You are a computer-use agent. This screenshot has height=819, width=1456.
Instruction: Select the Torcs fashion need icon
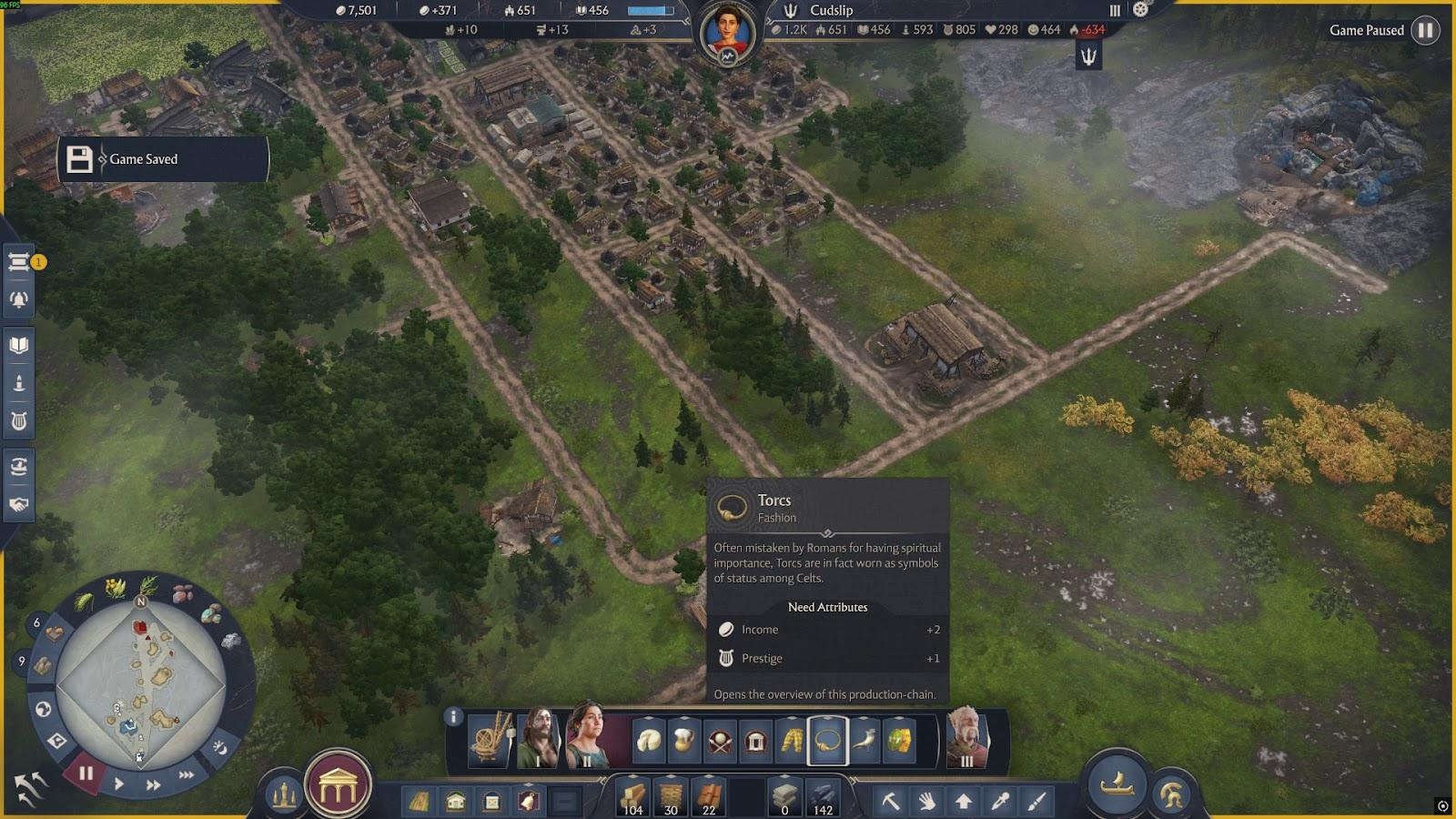point(827,741)
